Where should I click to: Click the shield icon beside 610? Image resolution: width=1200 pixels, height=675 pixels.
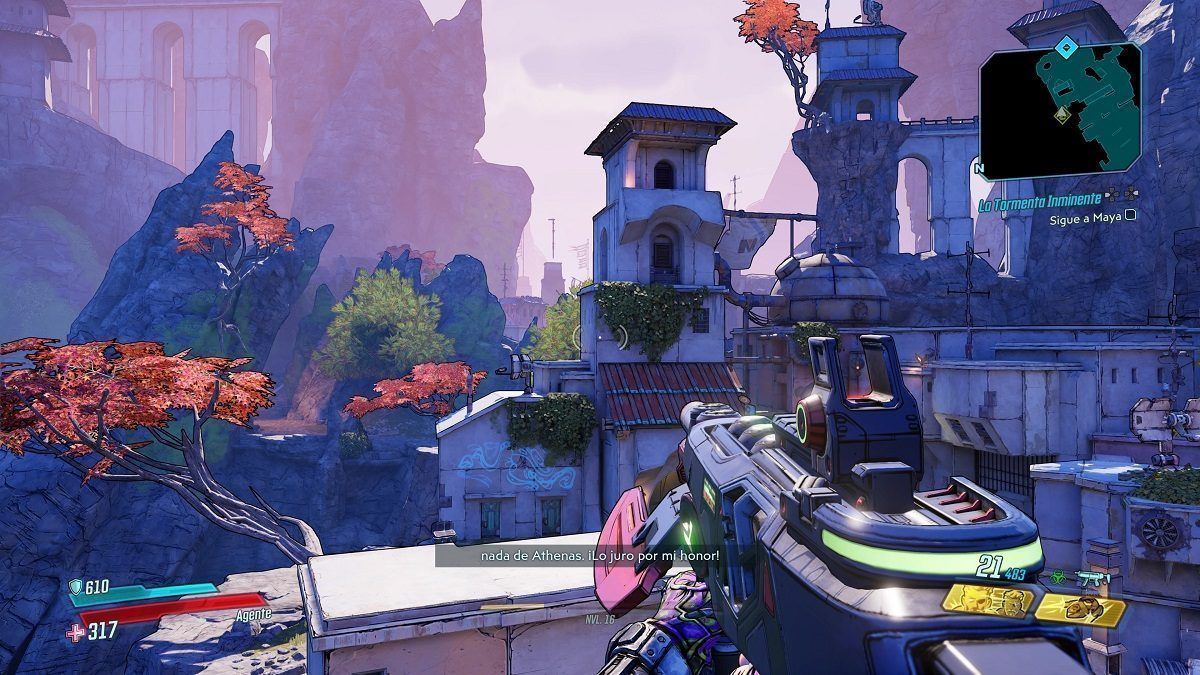point(75,587)
